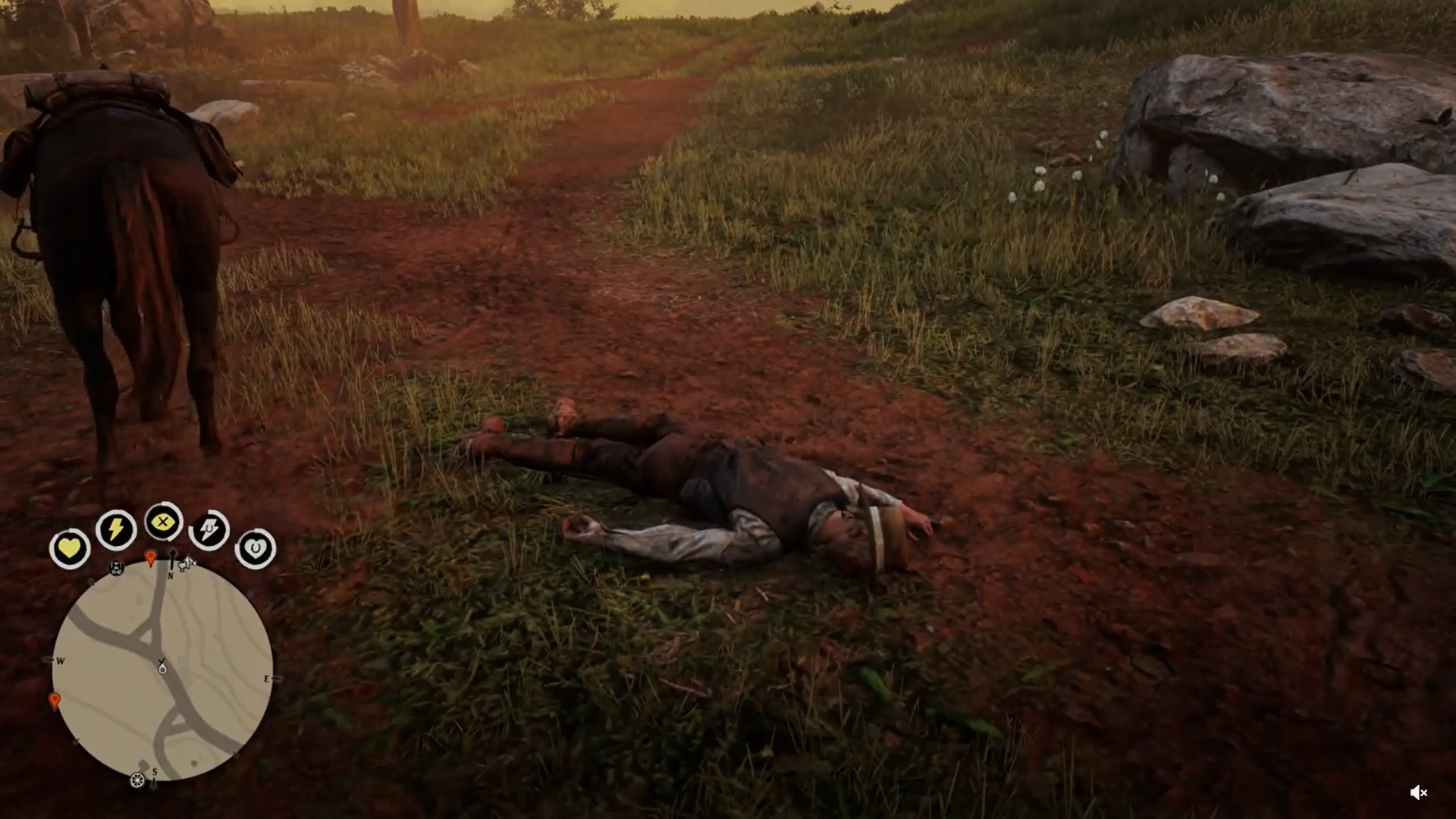Click the skull marker above the minimap
Screen dimensions: 1456x819
[116, 569]
